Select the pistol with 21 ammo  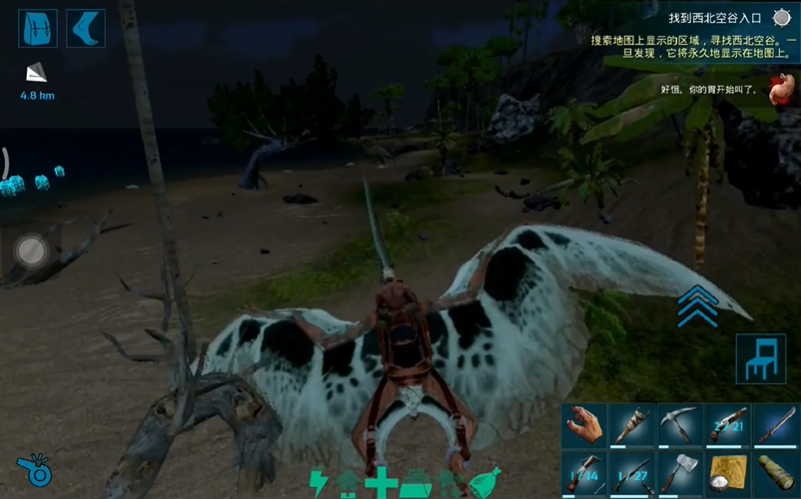point(727,426)
